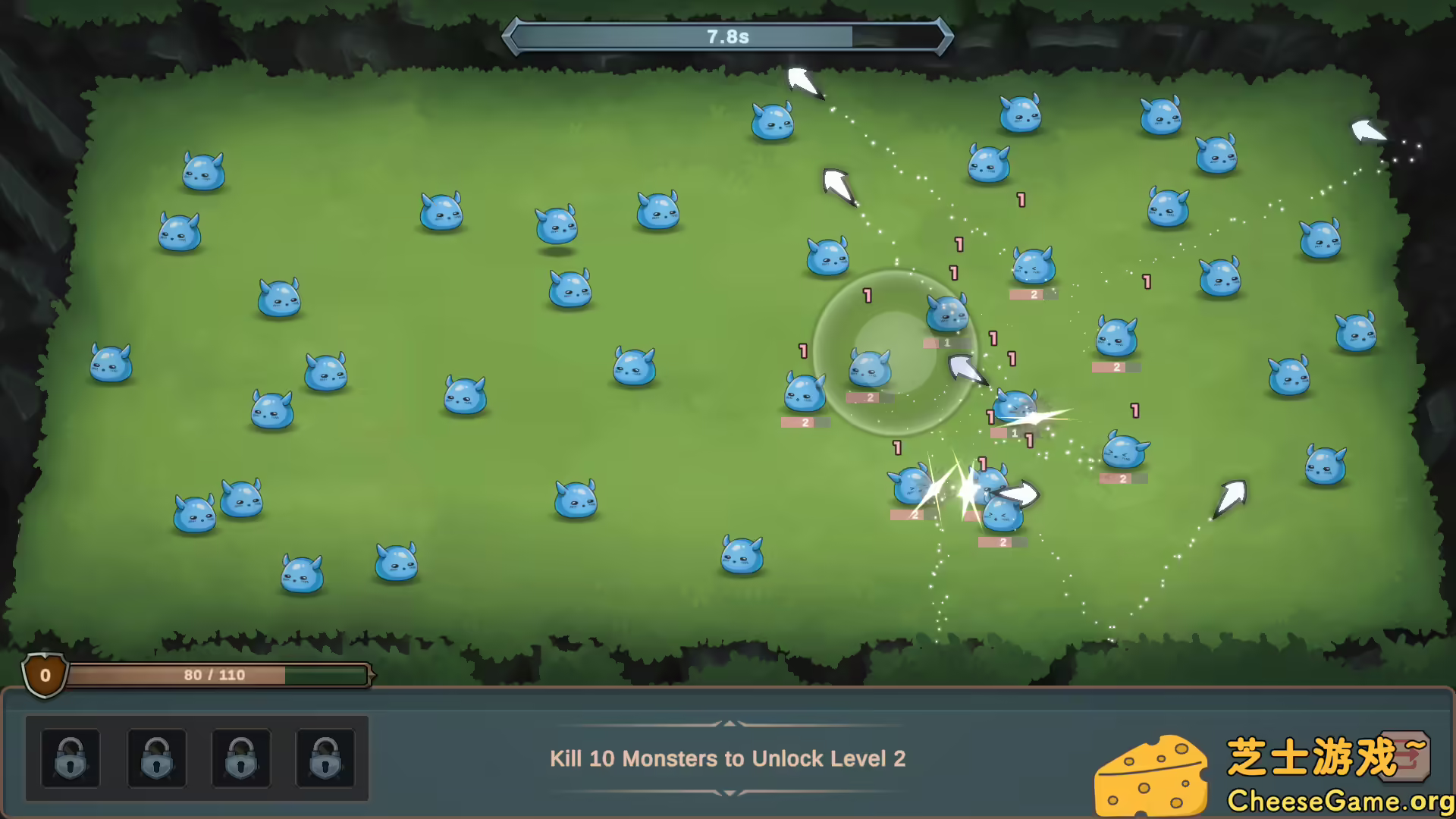Click the shield badge showing 0
The image size is (1456, 819).
point(44,676)
